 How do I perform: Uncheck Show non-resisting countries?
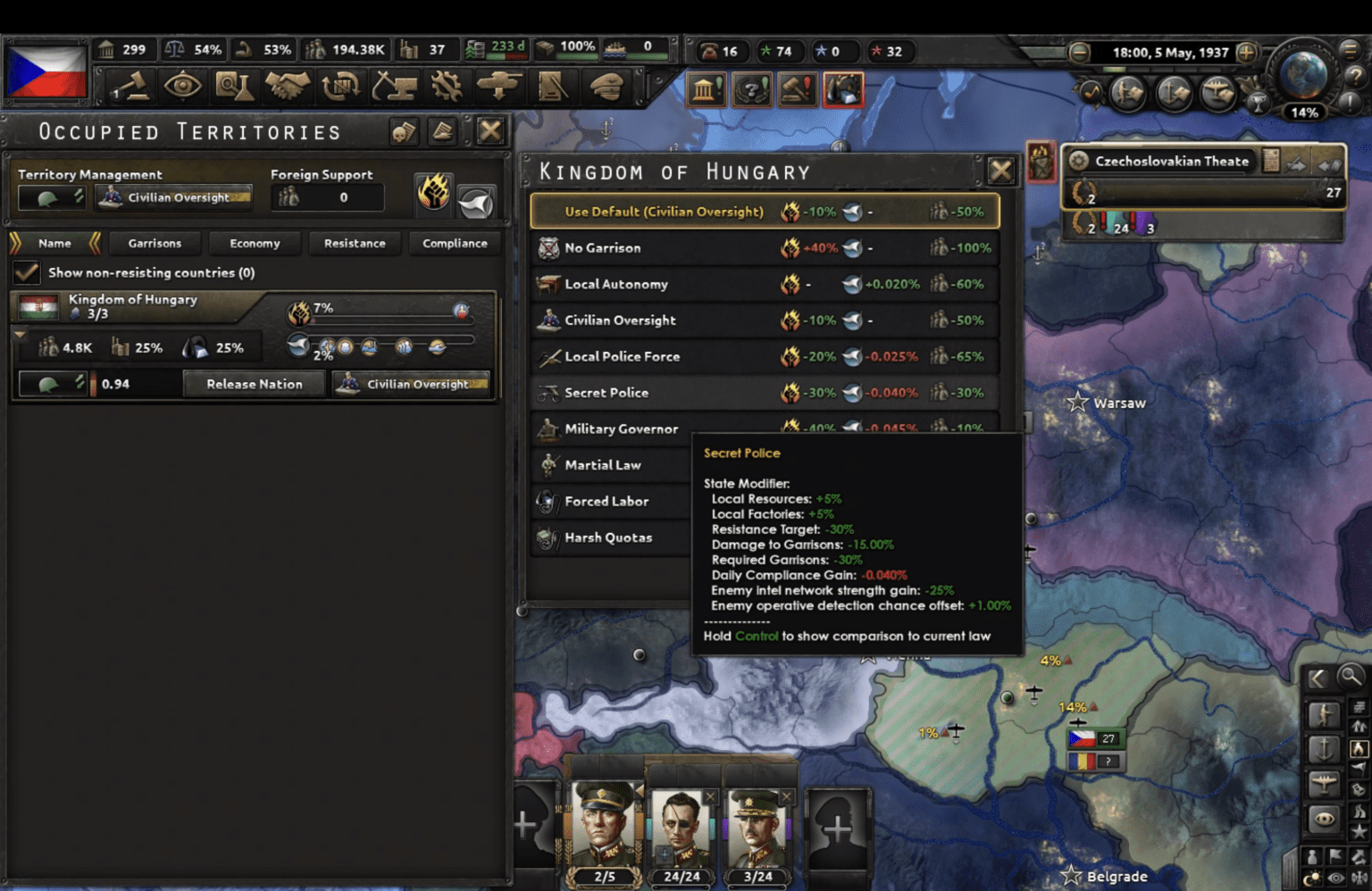[x=27, y=272]
